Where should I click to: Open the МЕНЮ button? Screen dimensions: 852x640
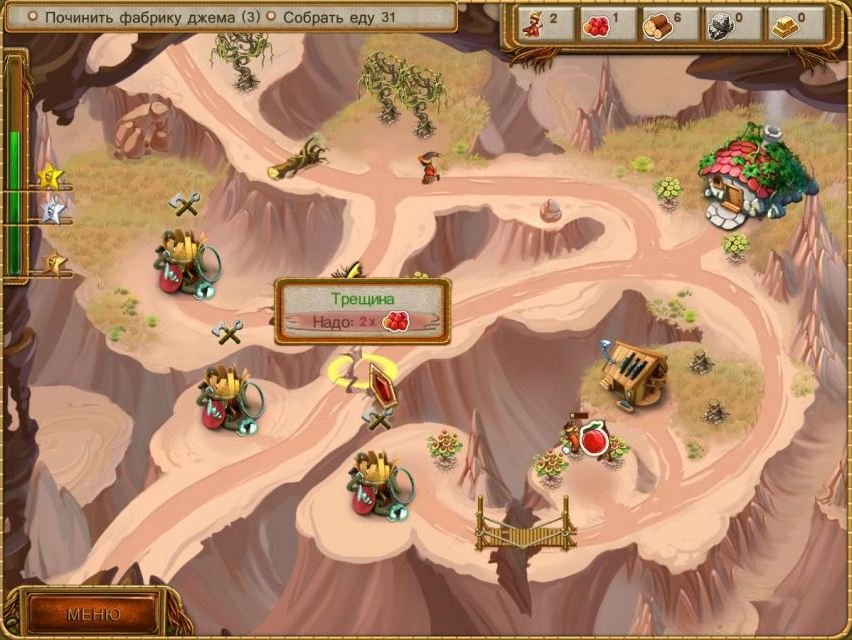pos(93,613)
